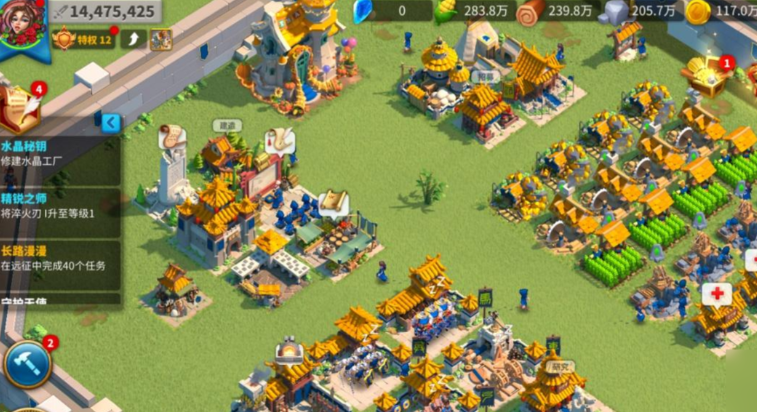Open the golden treasure chest with badge 1
Screen dimensions: 757x412
point(711,76)
